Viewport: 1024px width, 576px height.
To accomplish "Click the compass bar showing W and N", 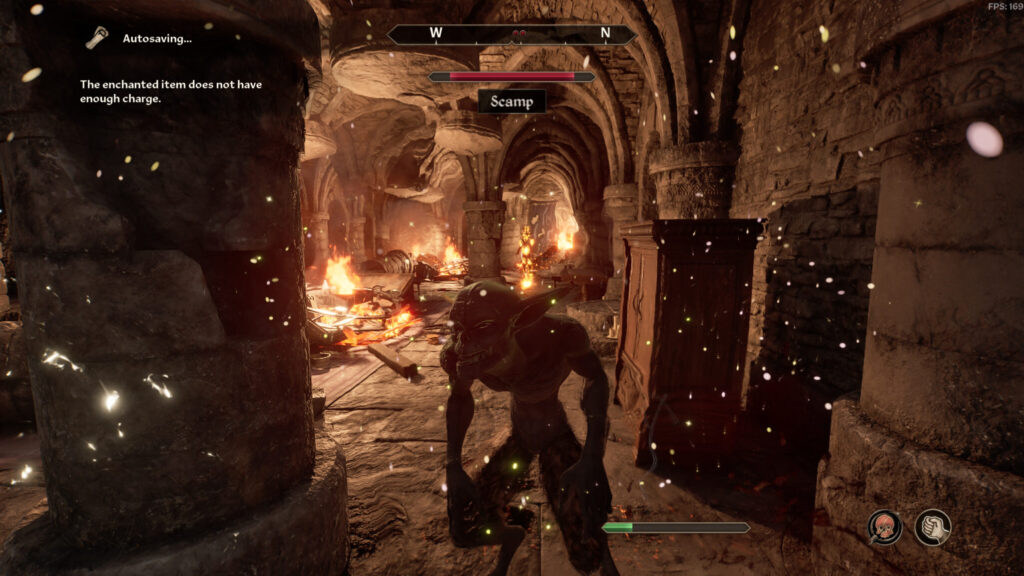I will pyautogui.click(x=512, y=34).
